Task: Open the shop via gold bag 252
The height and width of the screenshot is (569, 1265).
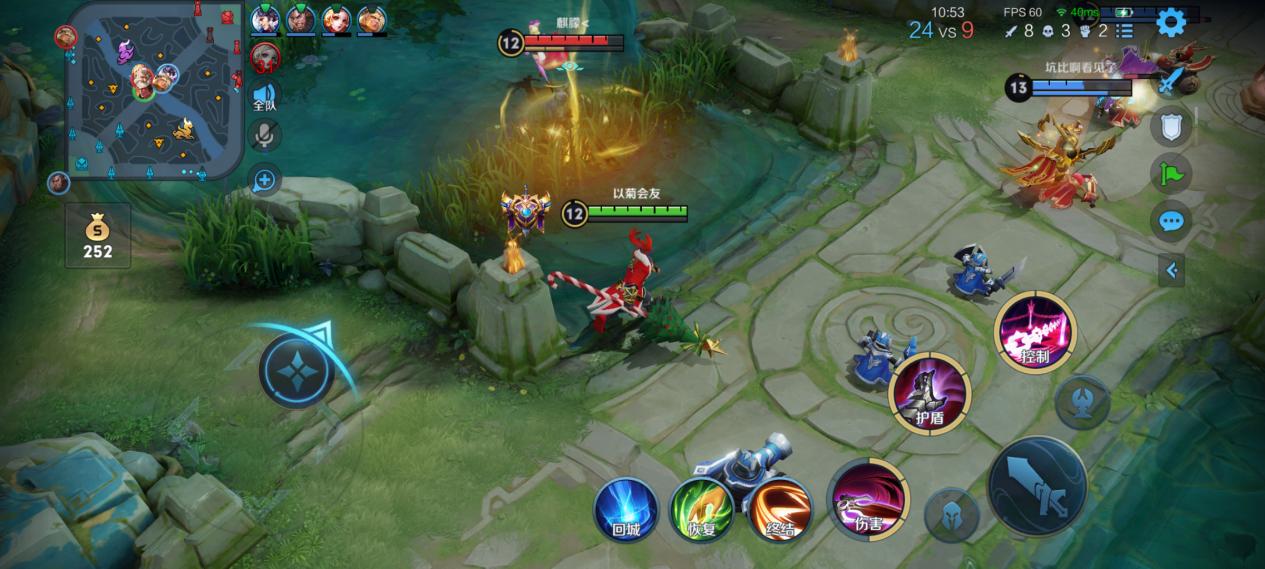Action: (98, 236)
